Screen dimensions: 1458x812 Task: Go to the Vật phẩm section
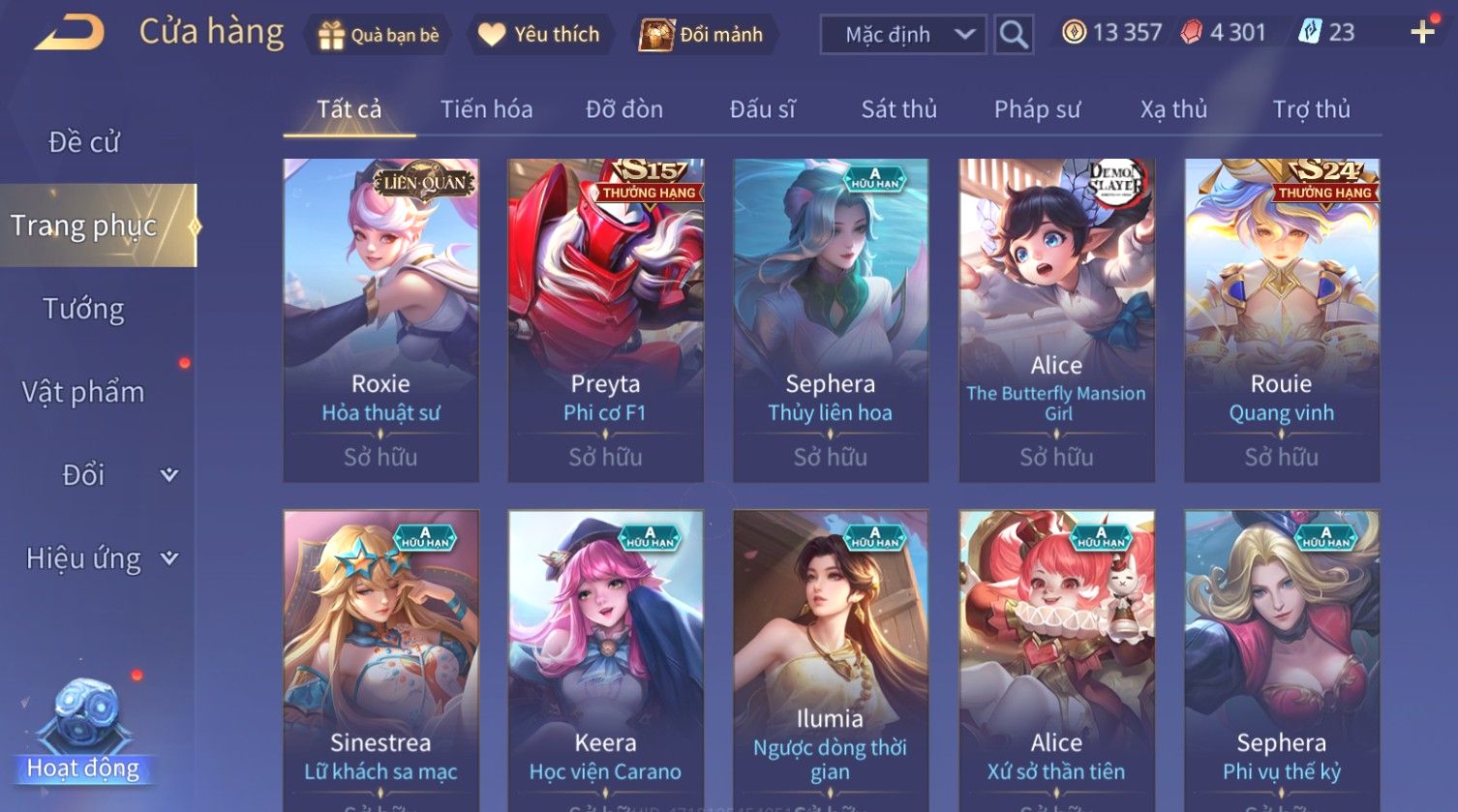[x=84, y=392]
